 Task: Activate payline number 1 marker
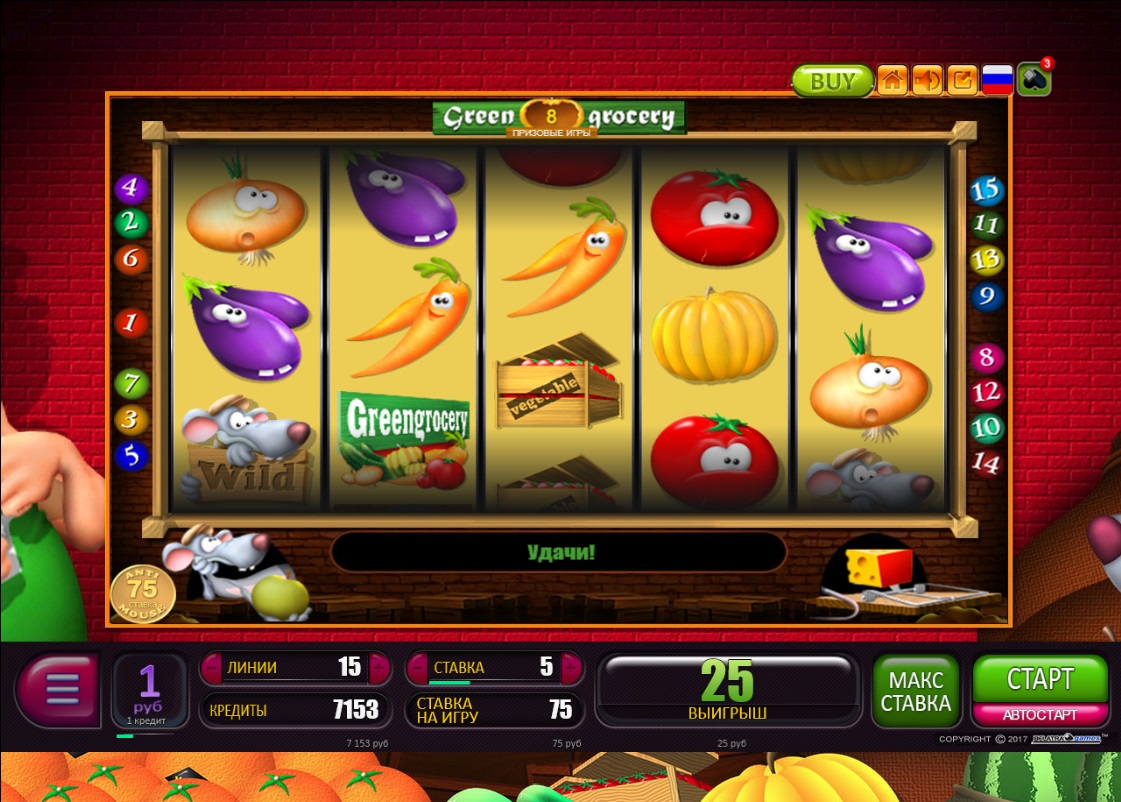(131, 323)
